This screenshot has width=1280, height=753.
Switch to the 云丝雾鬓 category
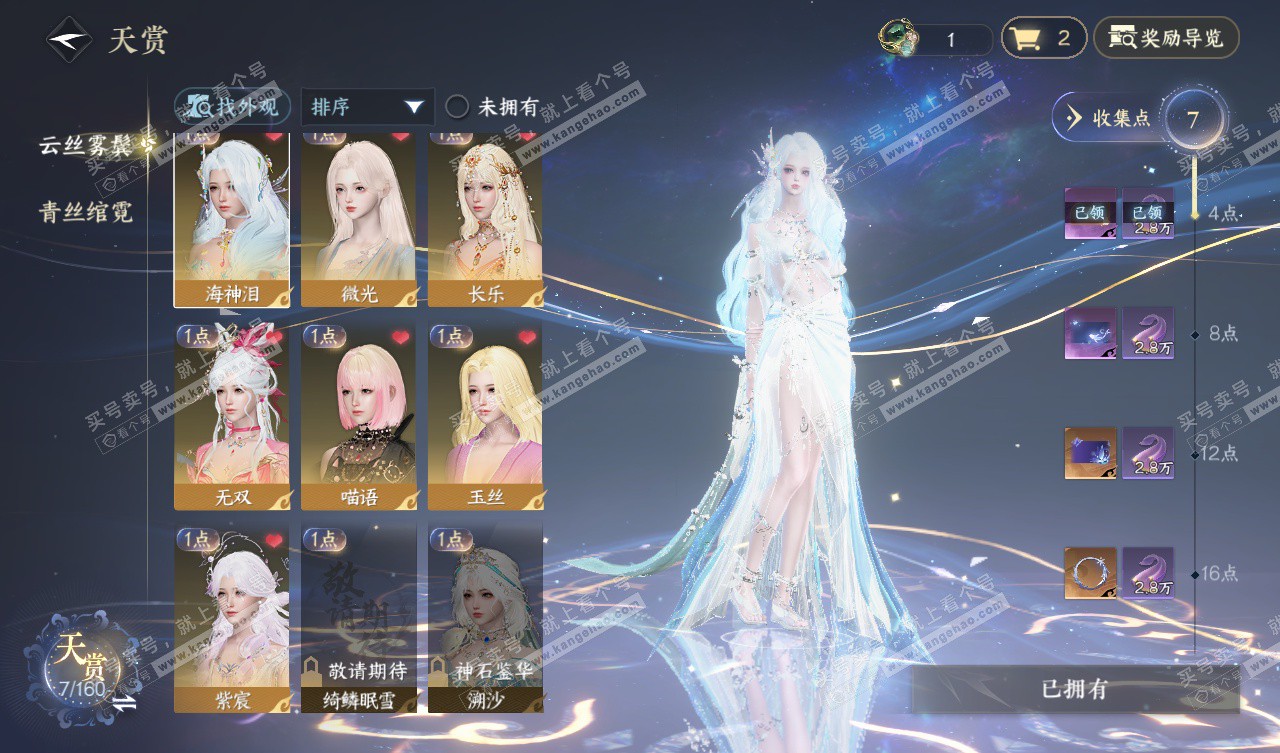88,146
